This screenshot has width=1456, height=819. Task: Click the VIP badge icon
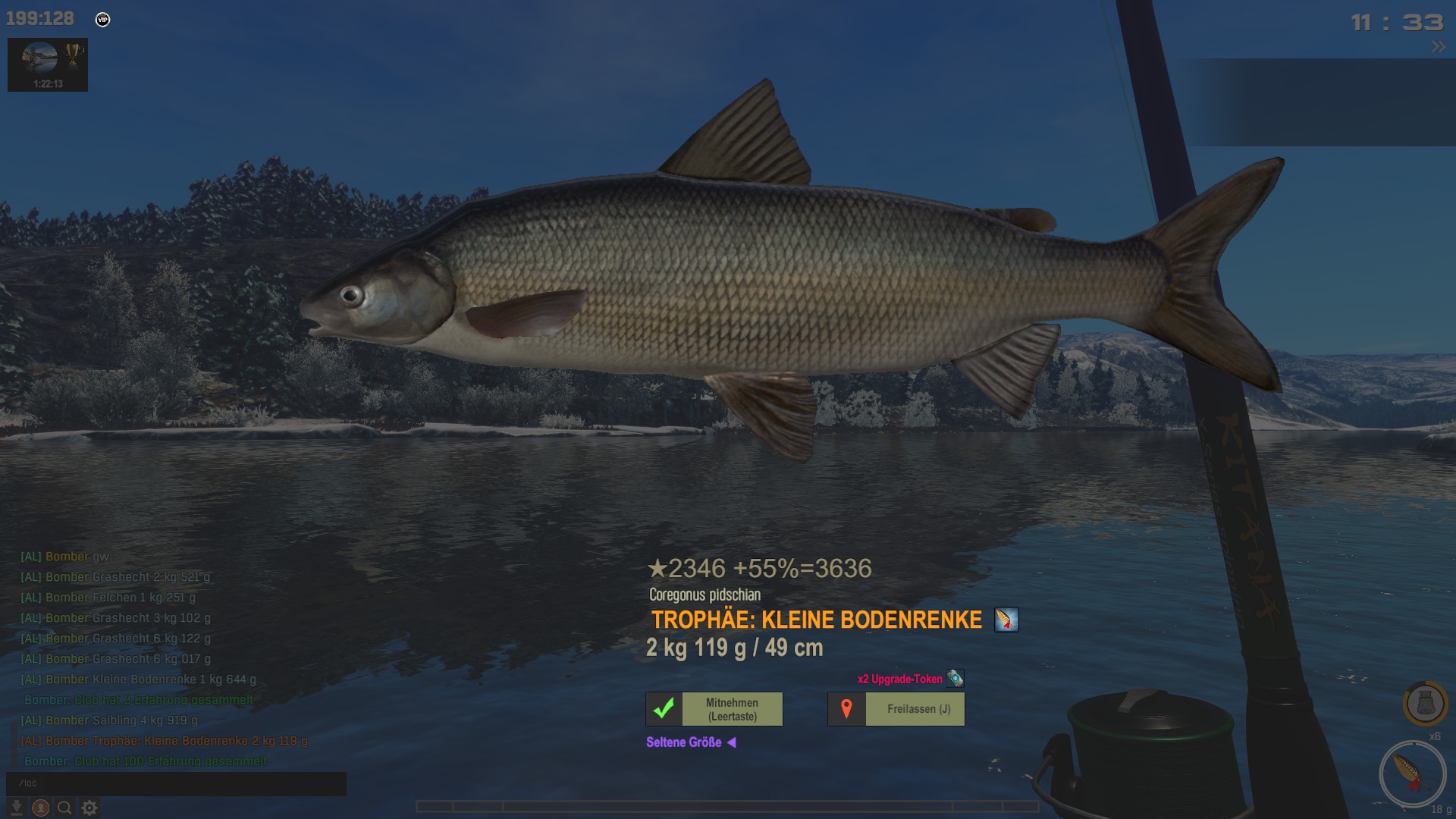[x=103, y=20]
